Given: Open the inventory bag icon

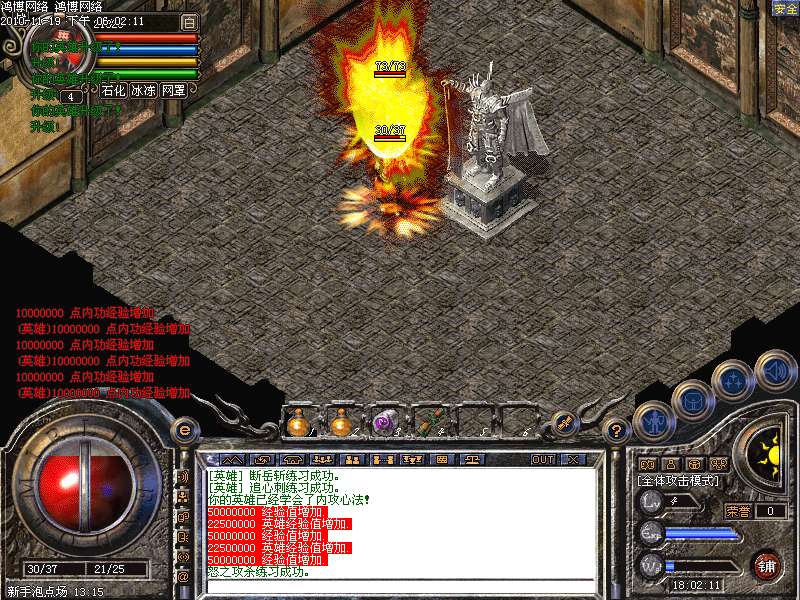Looking at the screenshot, I should click(693, 401).
